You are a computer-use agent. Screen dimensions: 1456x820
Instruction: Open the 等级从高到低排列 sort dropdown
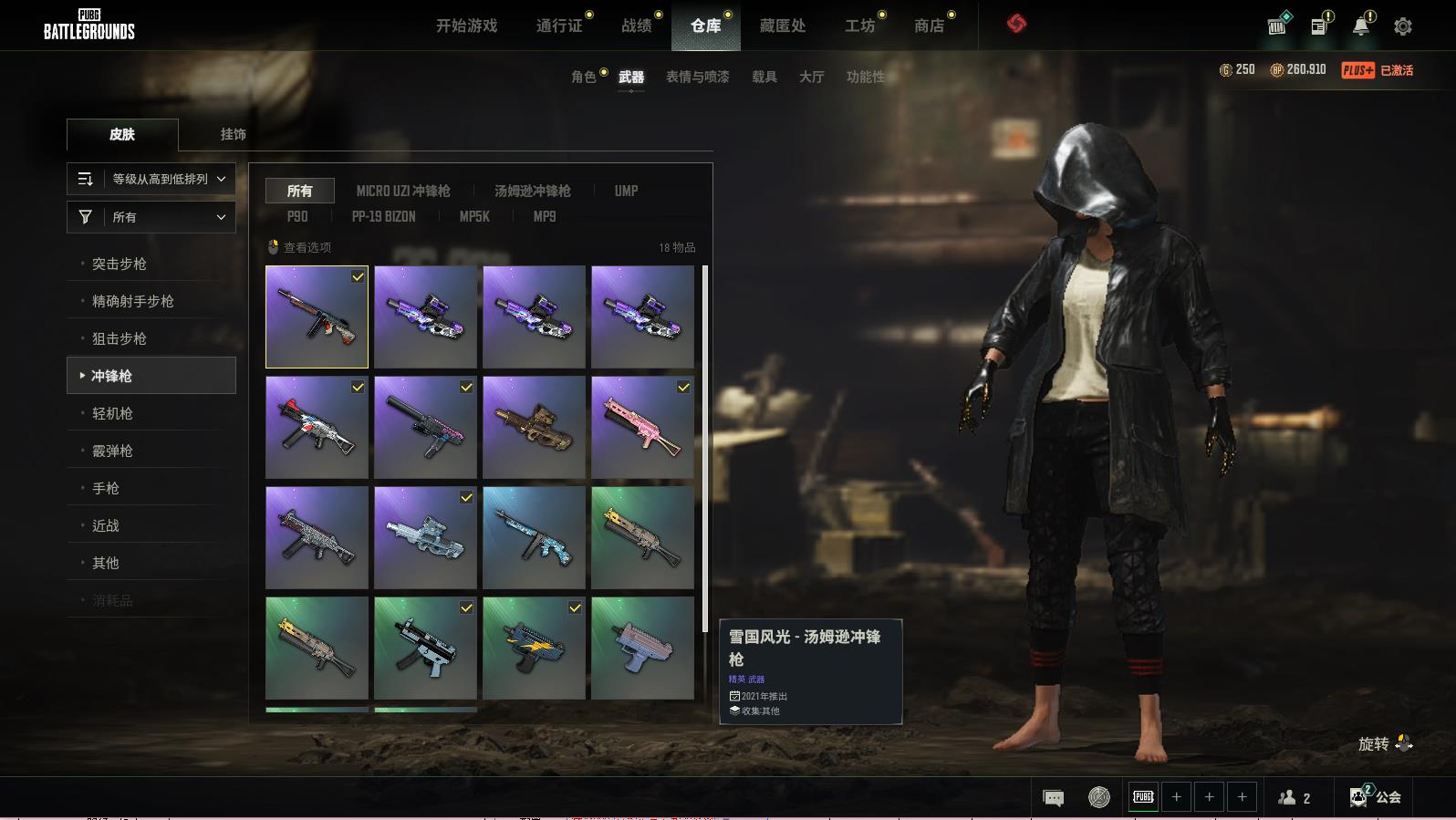coord(151,179)
